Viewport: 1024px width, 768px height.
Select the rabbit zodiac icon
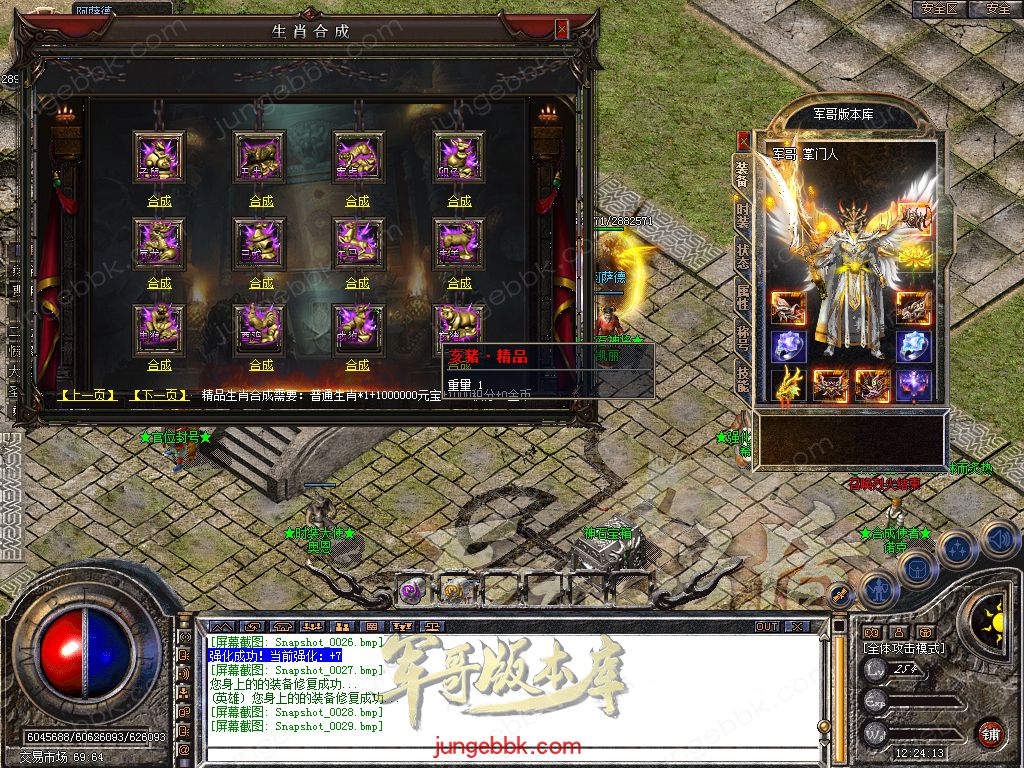tap(459, 156)
